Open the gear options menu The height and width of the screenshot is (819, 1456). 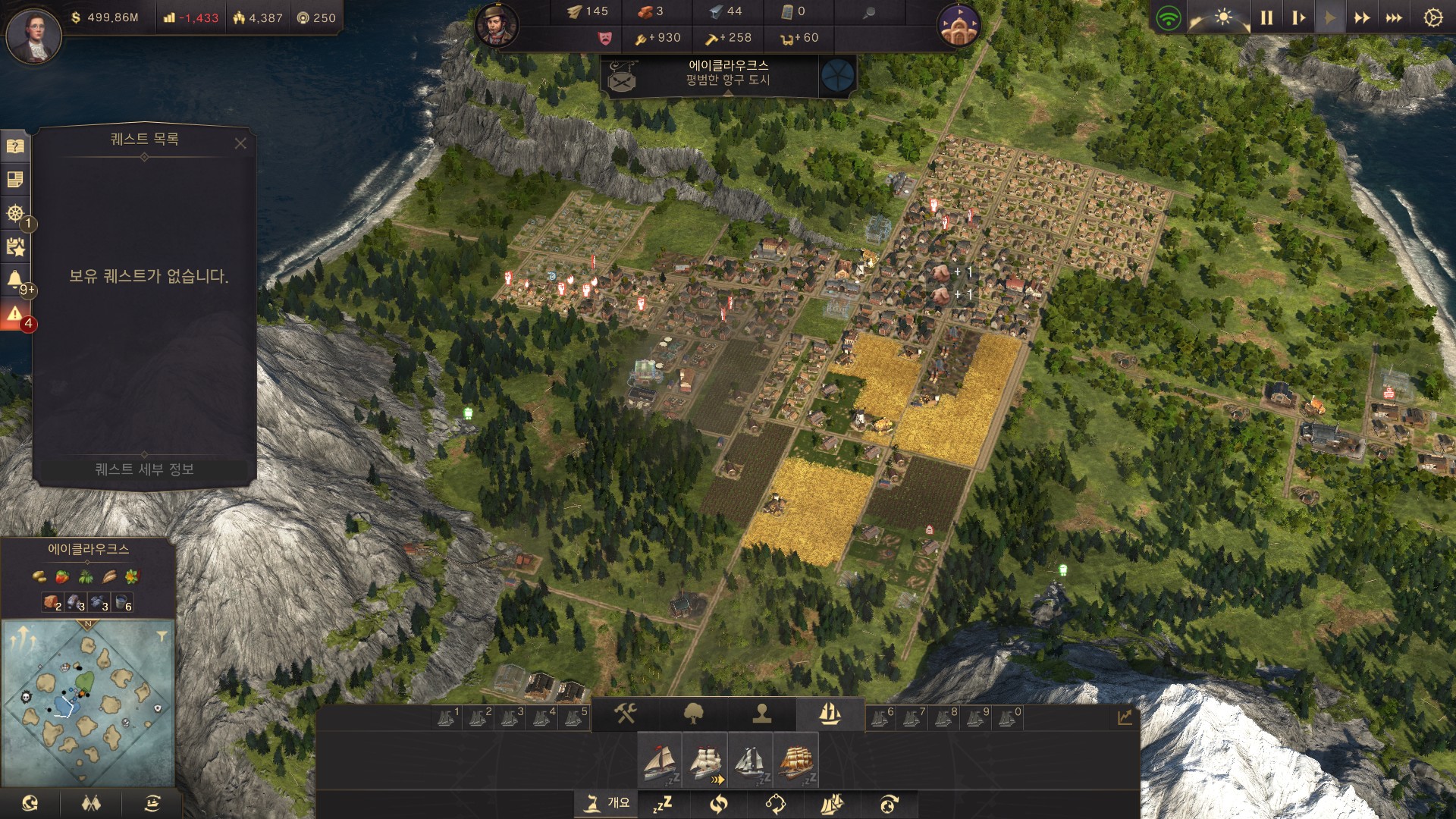point(1432,17)
